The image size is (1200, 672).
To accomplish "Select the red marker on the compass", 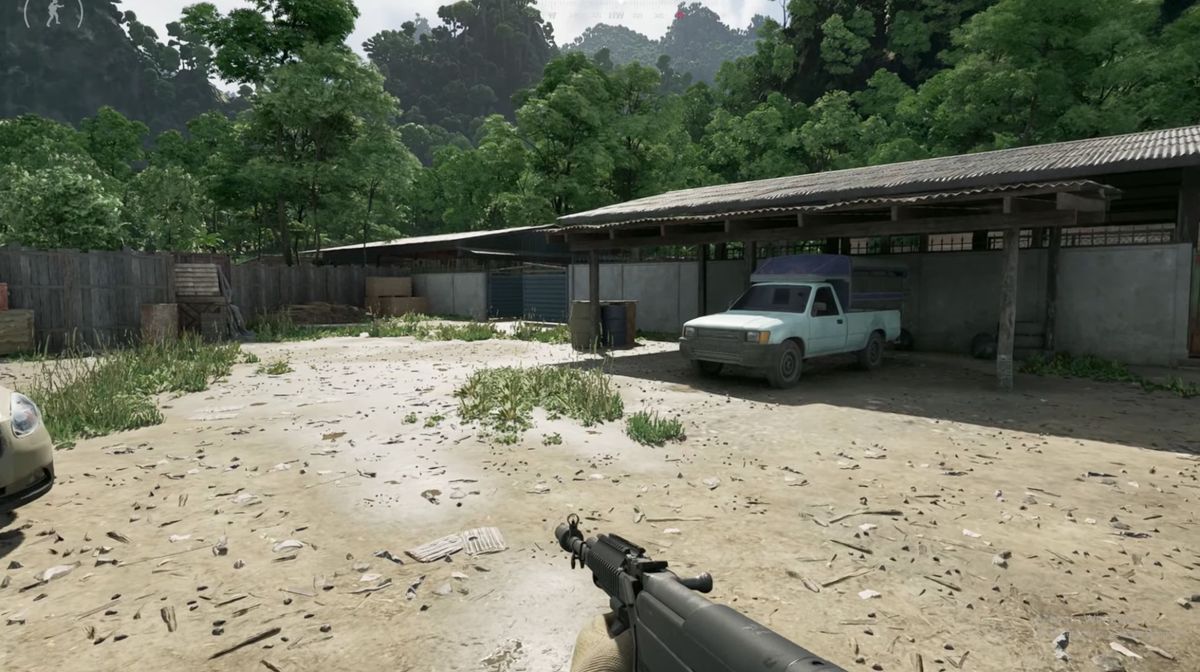I will click(x=679, y=15).
